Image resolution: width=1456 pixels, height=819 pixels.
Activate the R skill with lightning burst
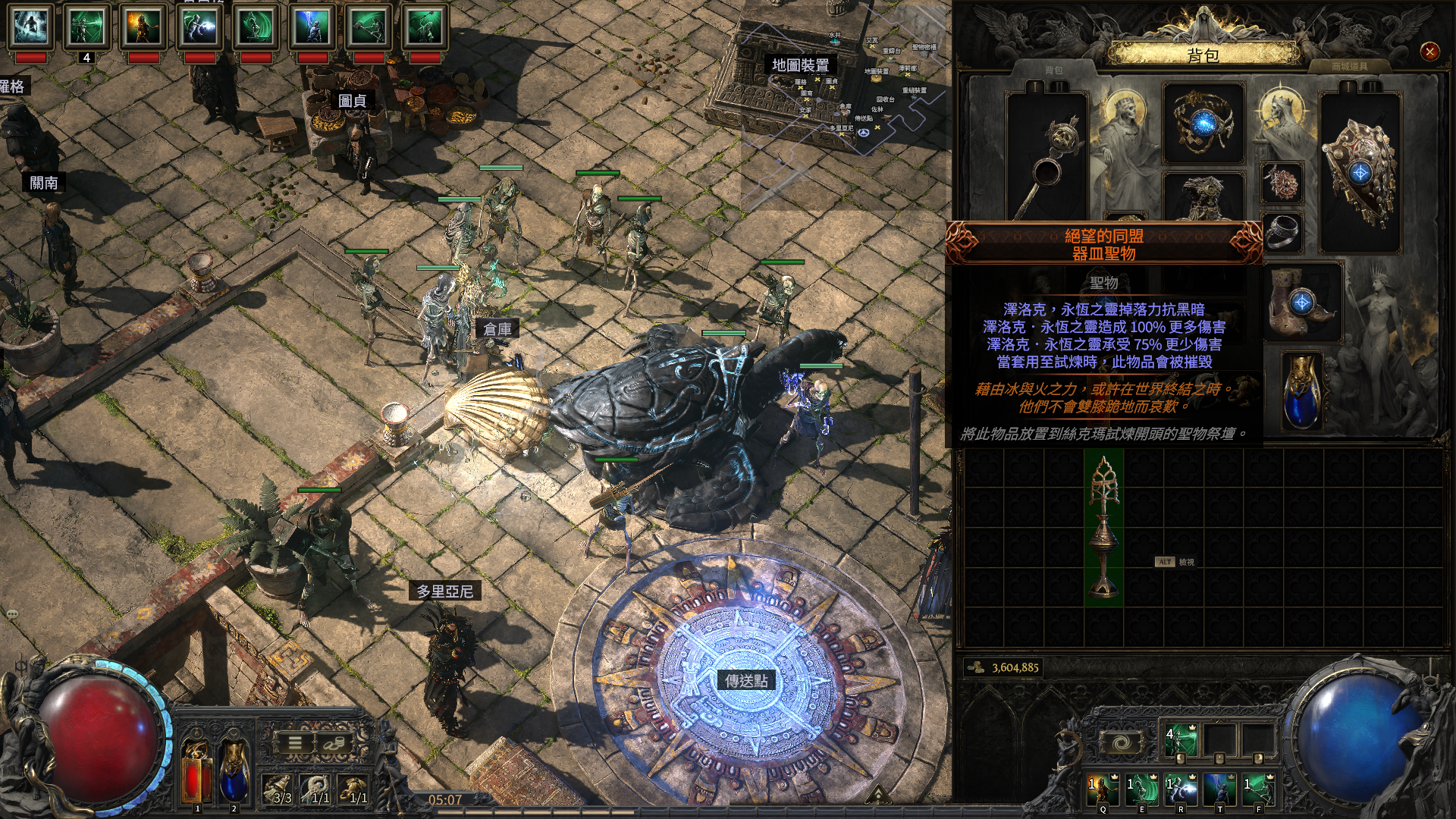coord(1181,789)
